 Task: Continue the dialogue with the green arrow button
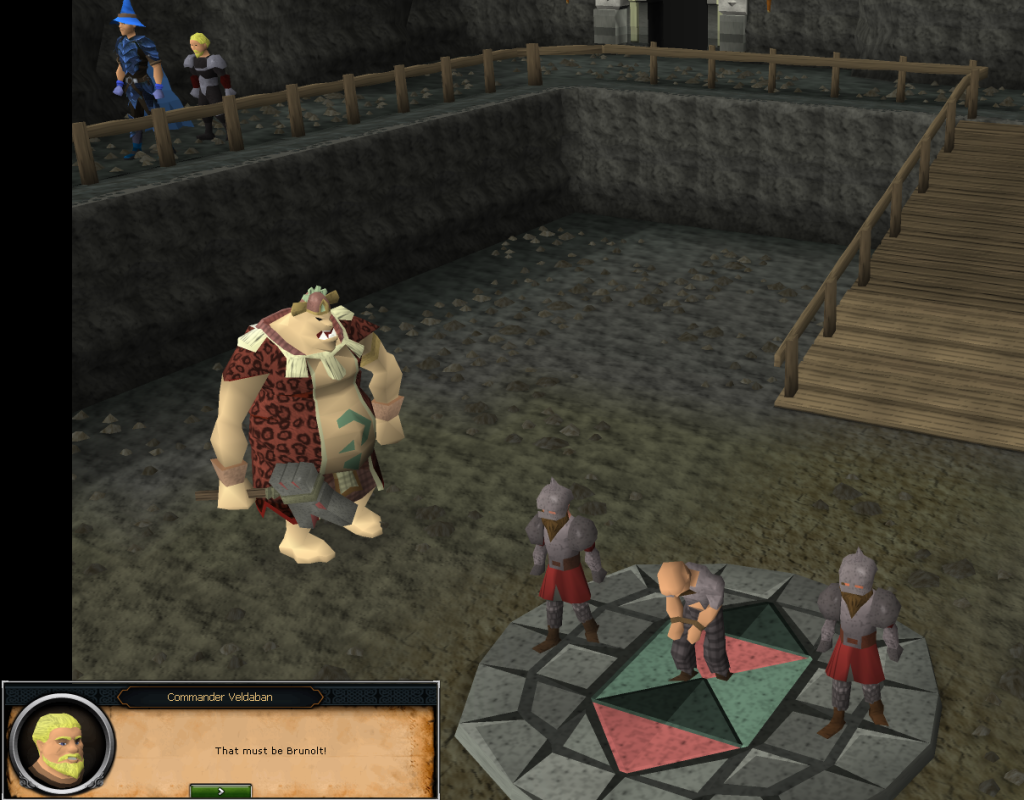pos(220,791)
